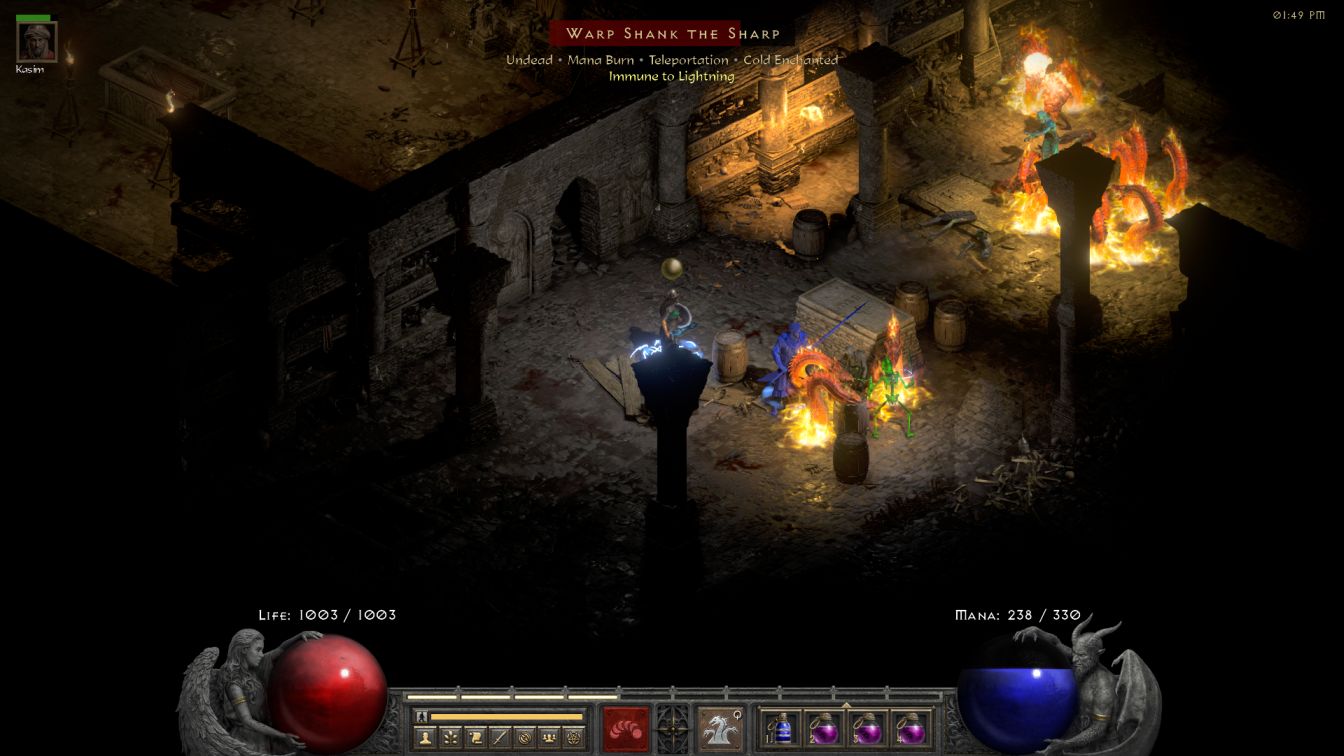Use the purple rejuvenation potion in slot 4
1344x756 pixels.
[x=910, y=728]
